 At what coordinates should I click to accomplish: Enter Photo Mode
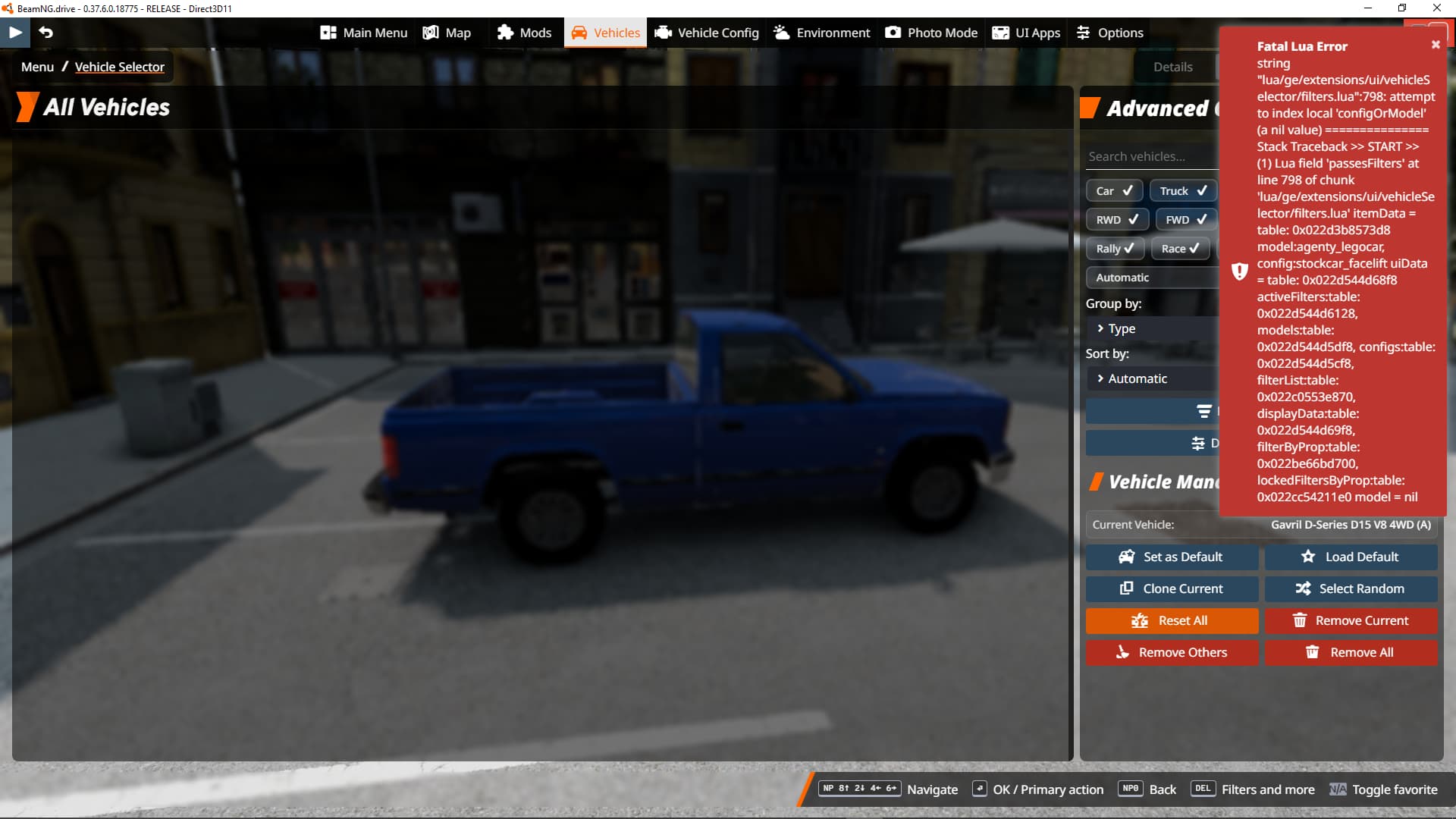coord(931,33)
